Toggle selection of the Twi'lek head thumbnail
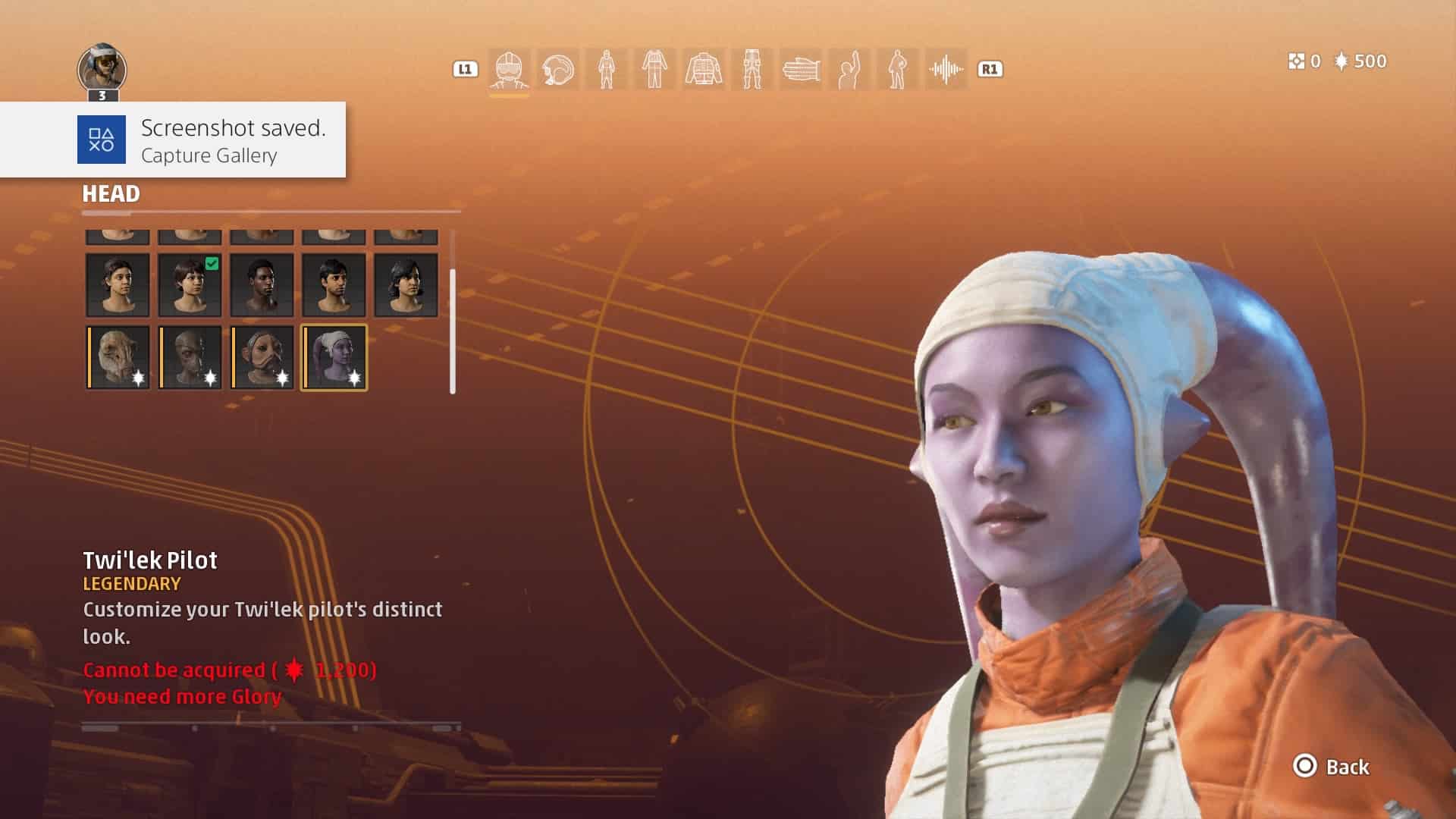 click(335, 356)
